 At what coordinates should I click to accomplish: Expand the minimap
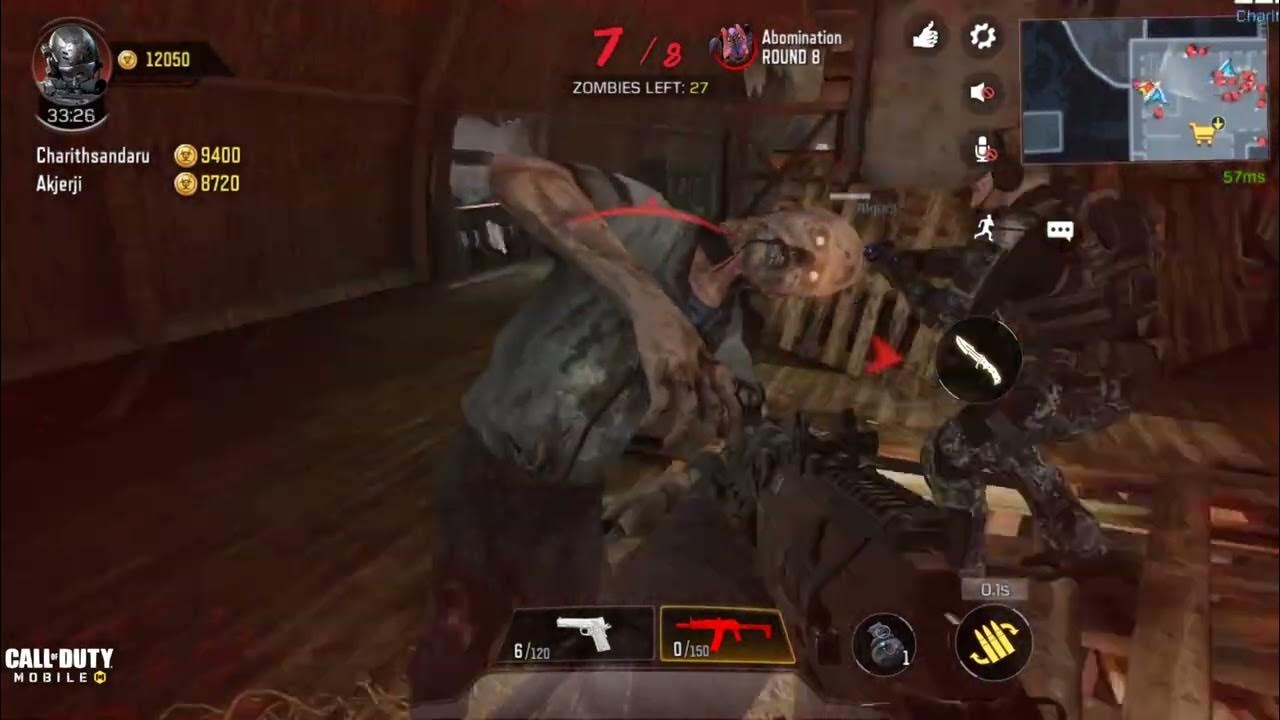(1144, 90)
